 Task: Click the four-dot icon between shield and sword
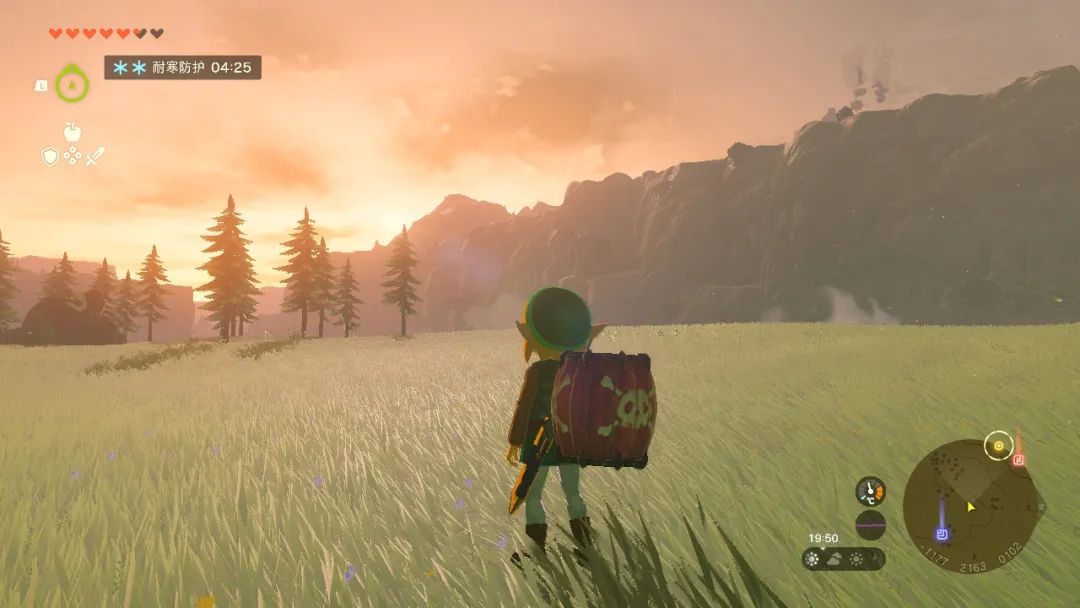coord(72,156)
